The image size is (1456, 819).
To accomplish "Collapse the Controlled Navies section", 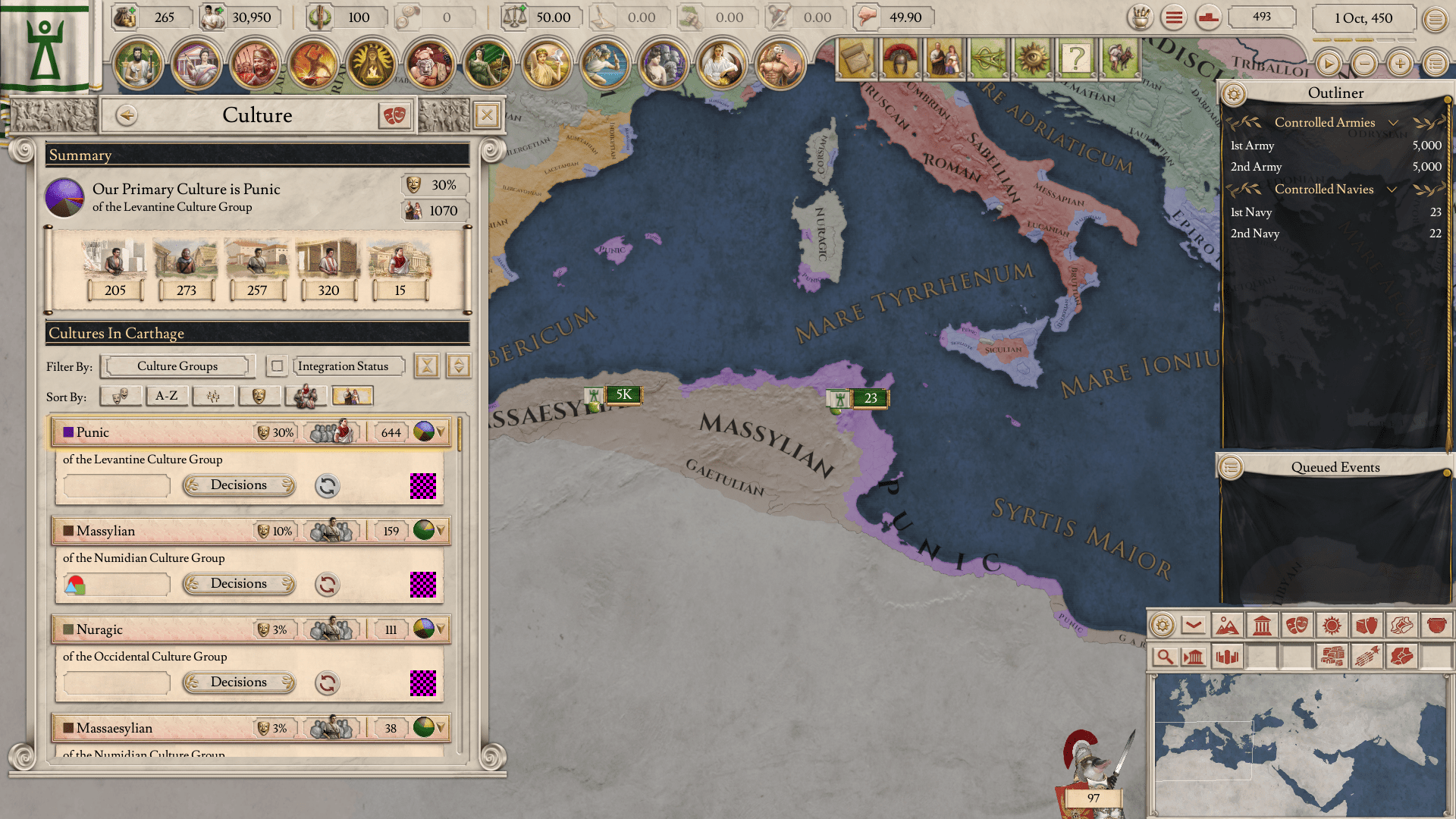I will 1392,190.
